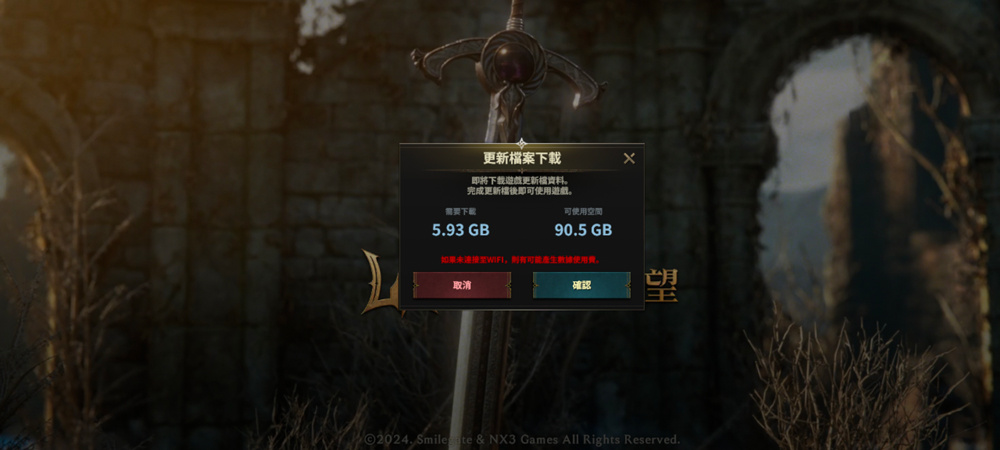
Task: Close the 更新檔案下載 dialog
Action: pos(629,158)
